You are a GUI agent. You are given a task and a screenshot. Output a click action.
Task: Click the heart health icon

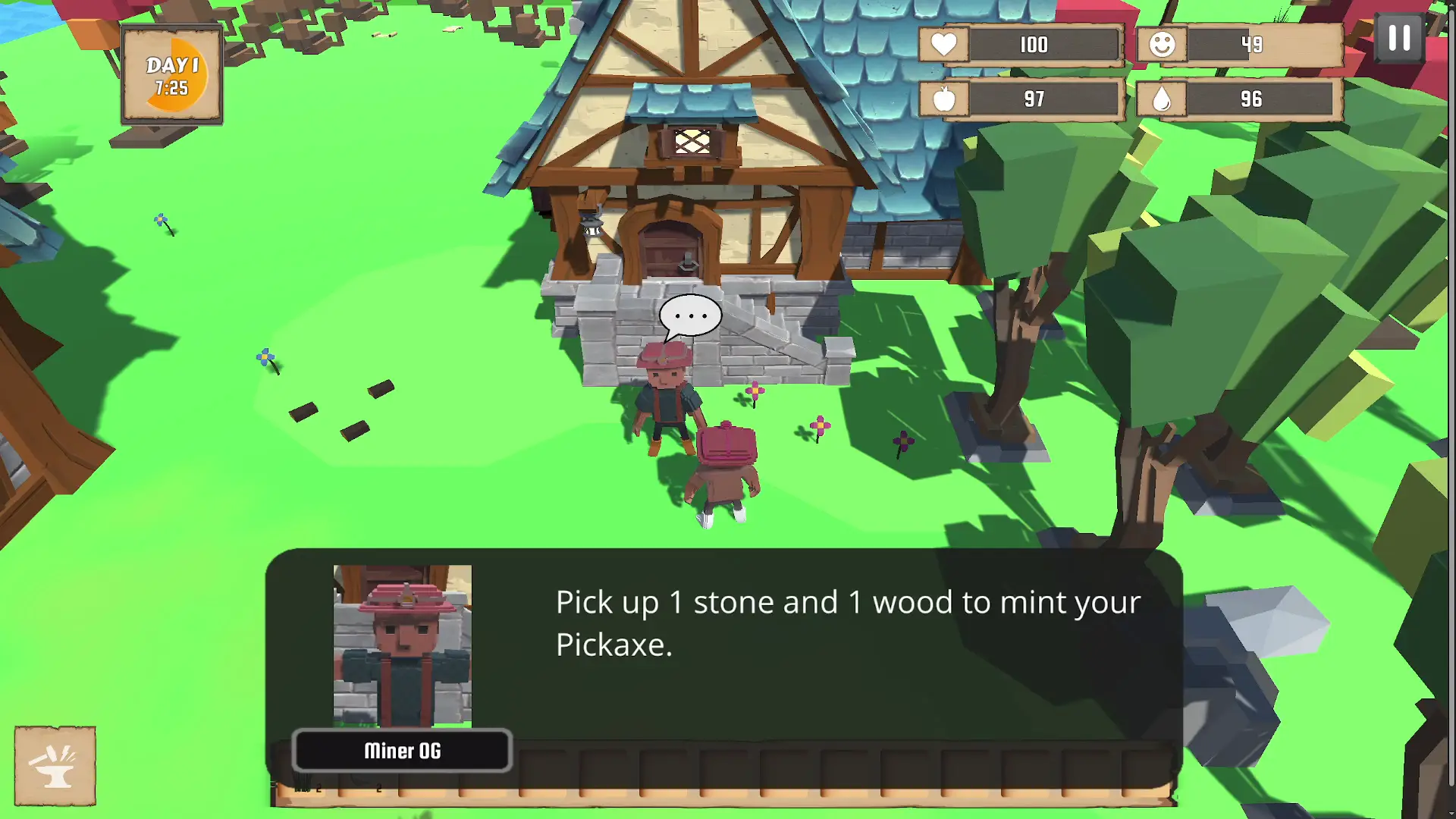pos(943,45)
